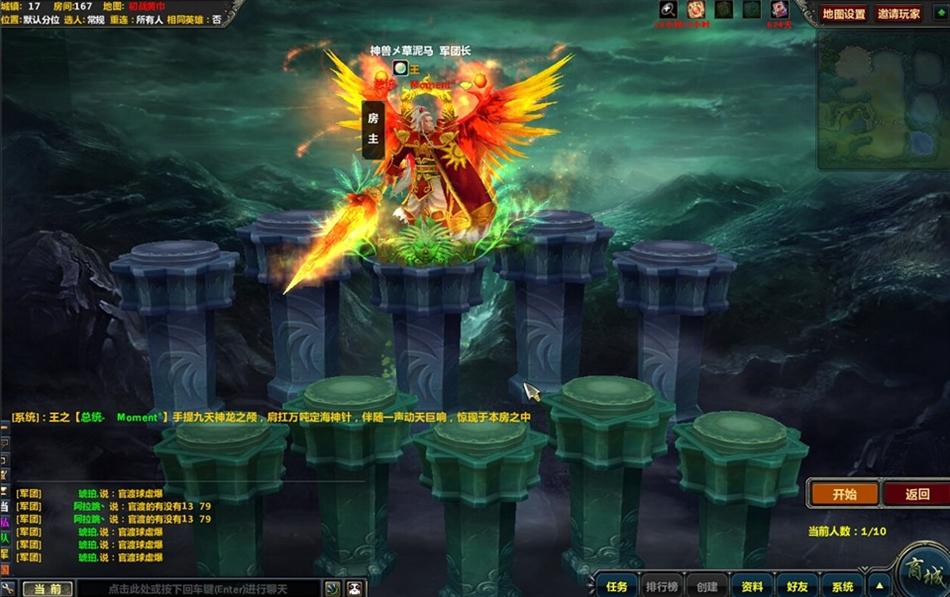Select the 当前 chat channel button
Image resolution: width=950 pixels, height=597 pixels.
[47, 589]
